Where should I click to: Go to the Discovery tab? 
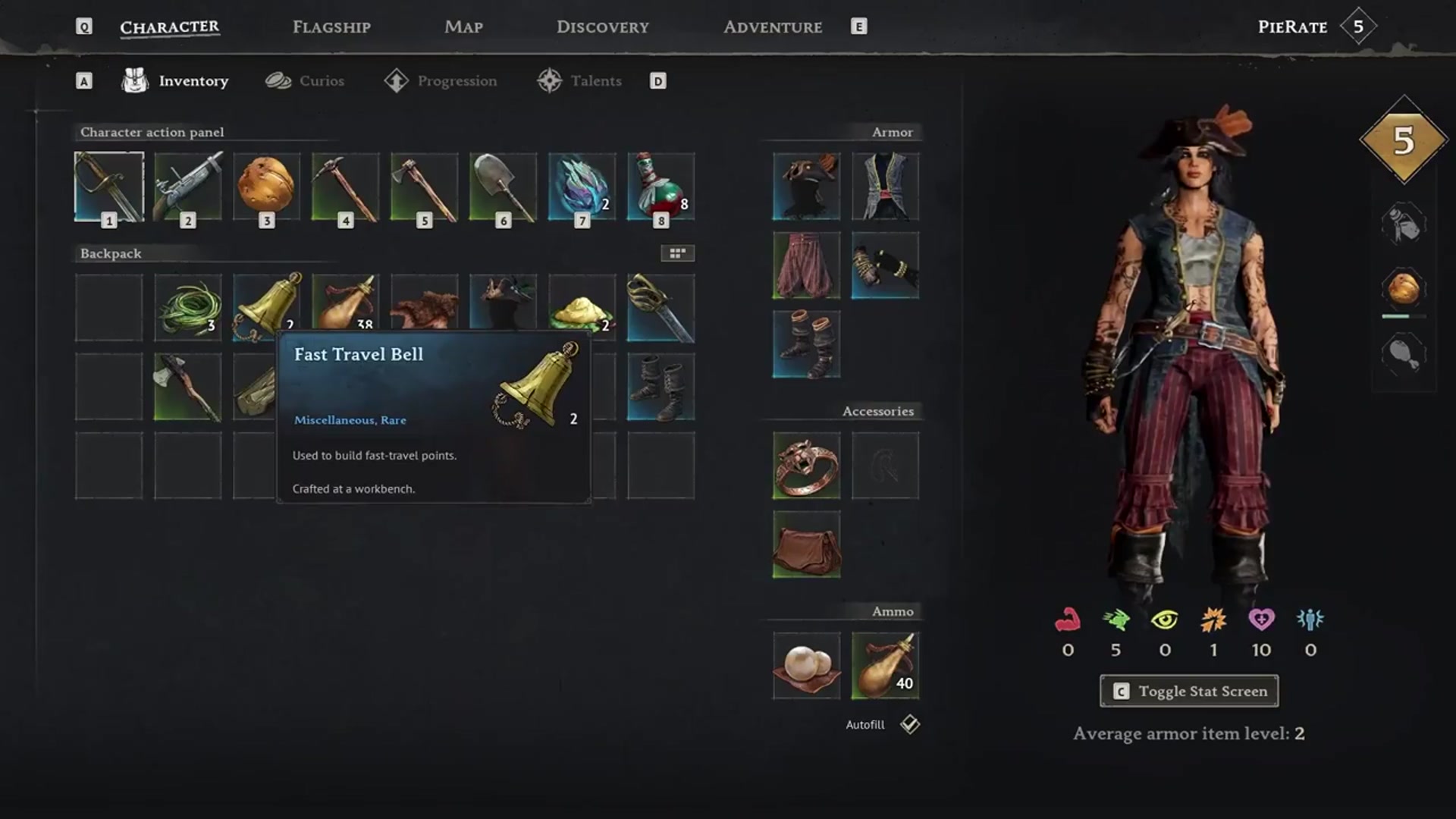click(x=602, y=27)
